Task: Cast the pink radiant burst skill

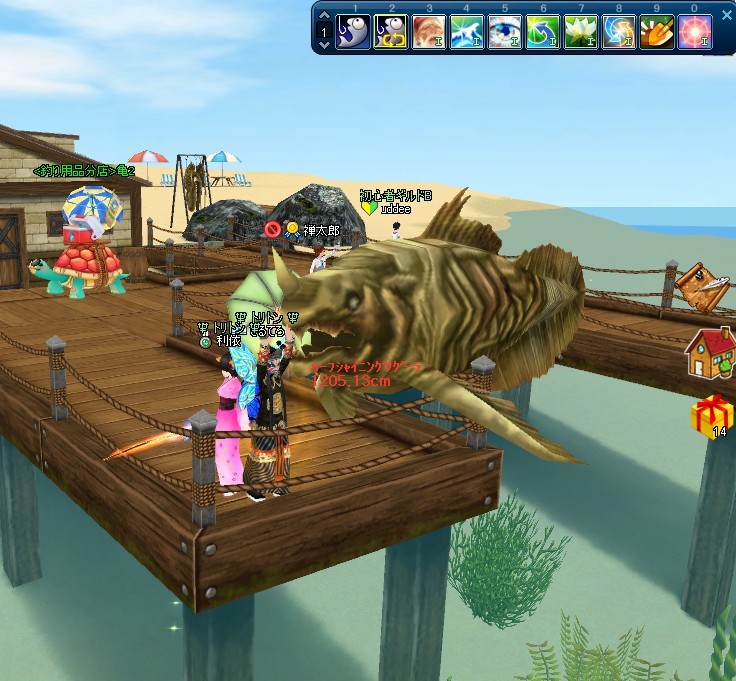Action: click(x=695, y=33)
